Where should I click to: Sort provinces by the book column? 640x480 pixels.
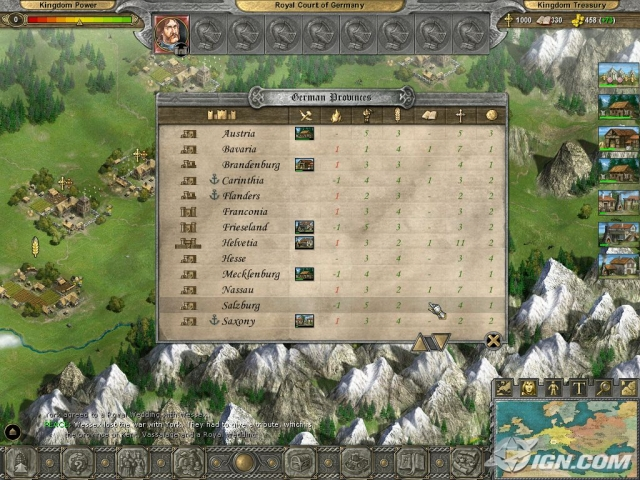tap(429, 115)
